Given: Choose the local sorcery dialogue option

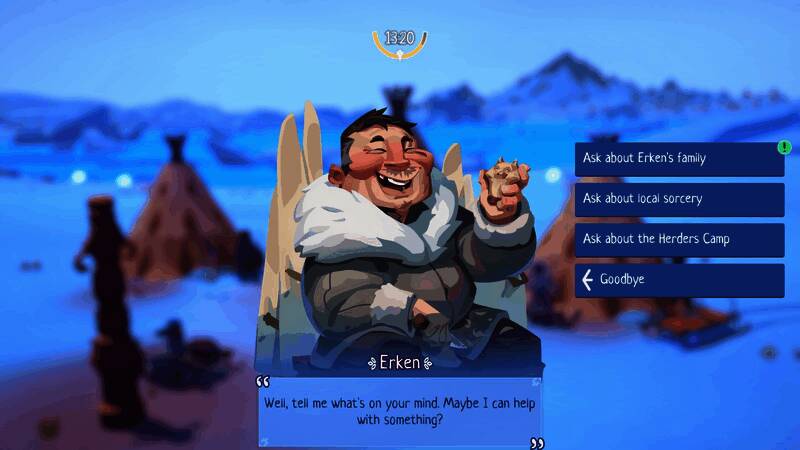Looking at the screenshot, I should pyautogui.click(x=679, y=199).
